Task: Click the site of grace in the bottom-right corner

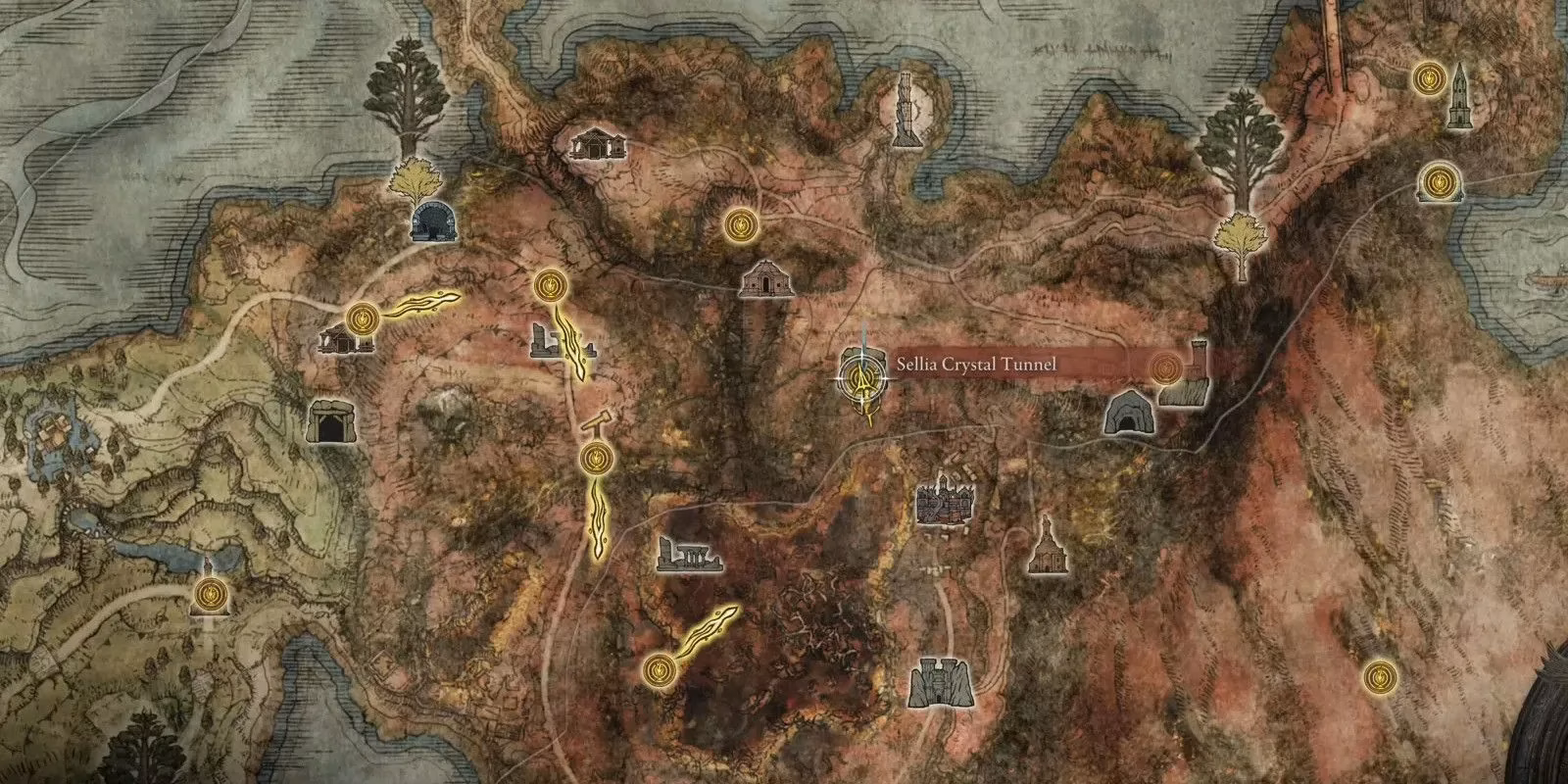Action: pyautogui.click(x=1380, y=674)
